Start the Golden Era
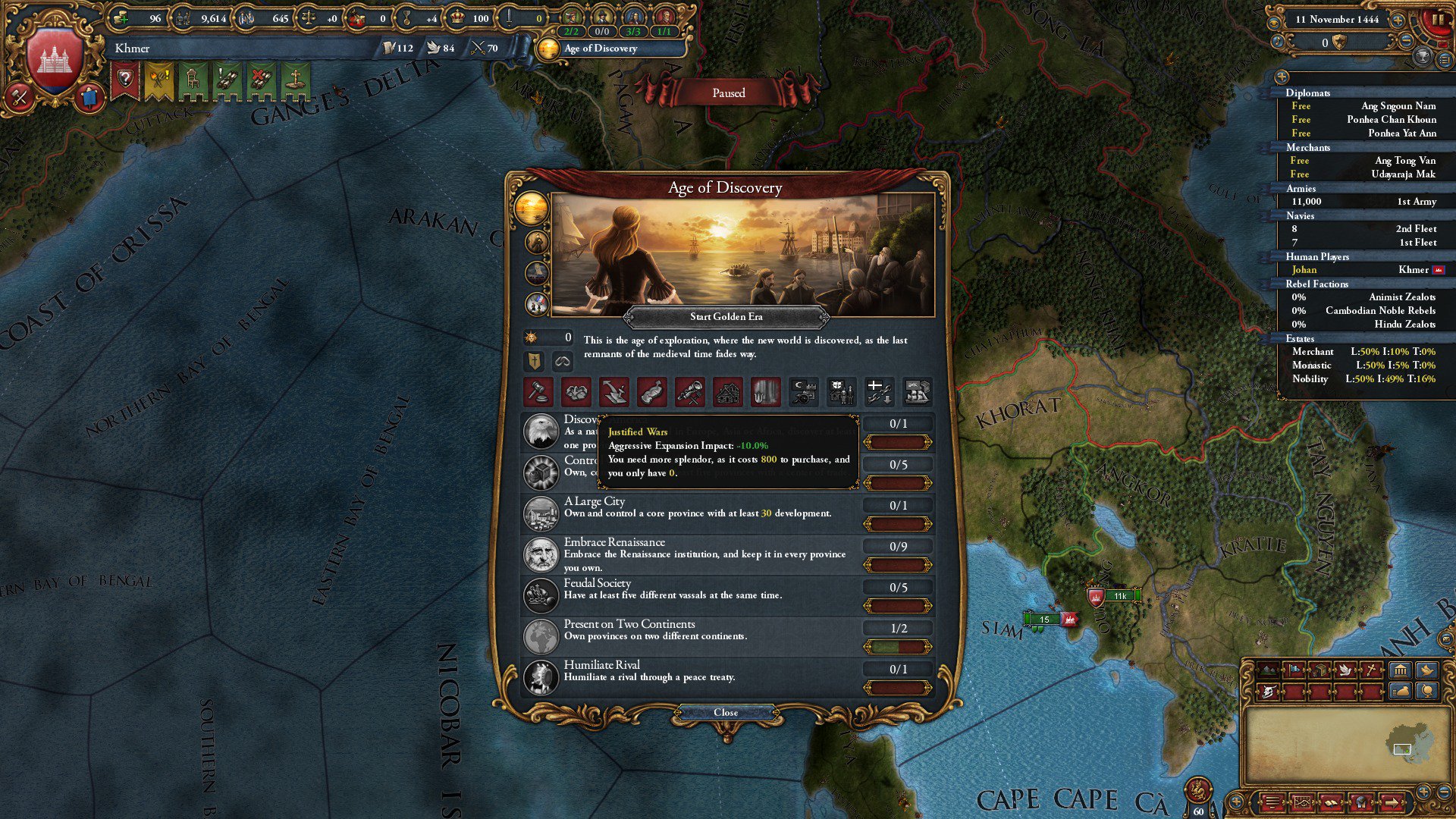Viewport: 1456px width, 819px height. click(x=726, y=316)
